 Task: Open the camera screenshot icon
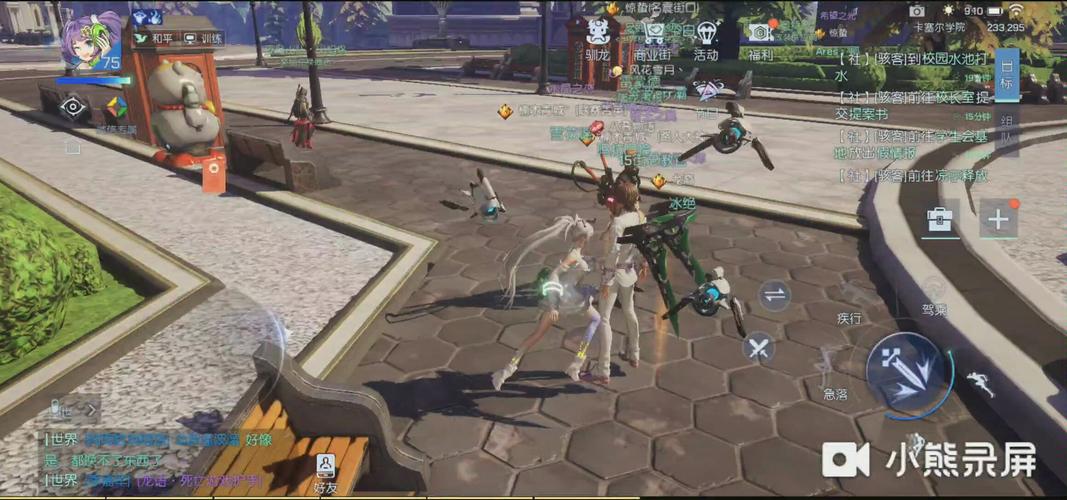point(917,11)
